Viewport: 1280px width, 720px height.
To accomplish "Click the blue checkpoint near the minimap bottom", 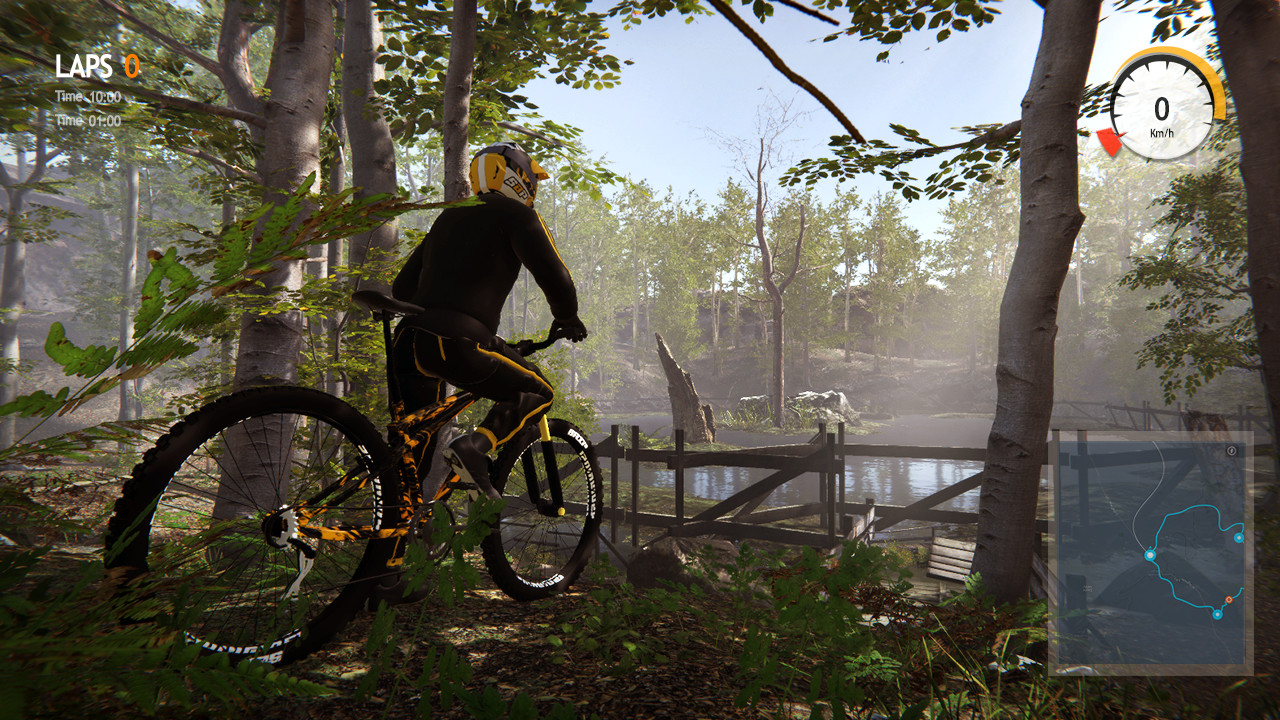I will coord(1217,614).
